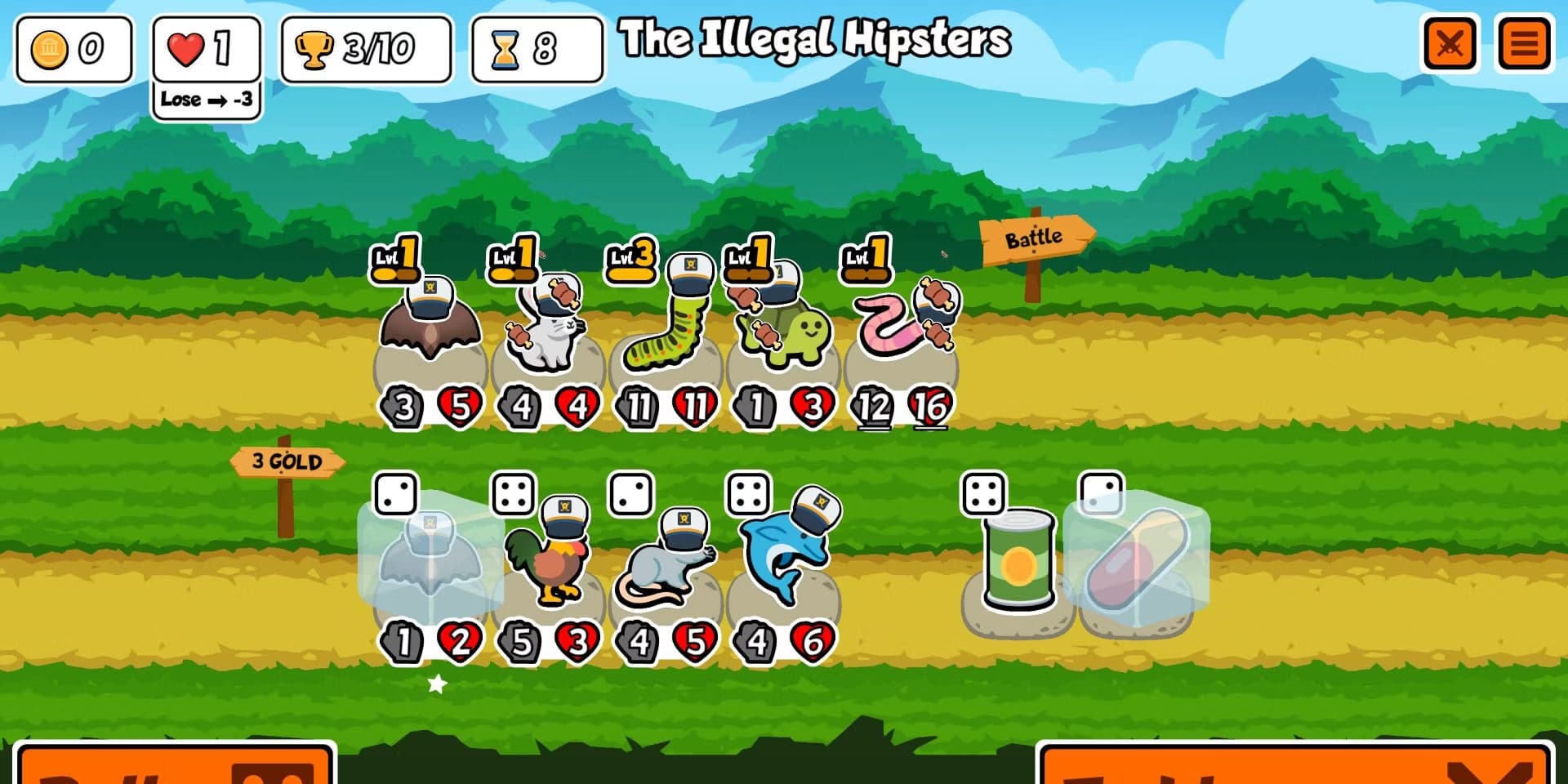1568x784 pixels.
Task: Open the hamburger menu in the corner
Action: click(x=1523, y=42)
